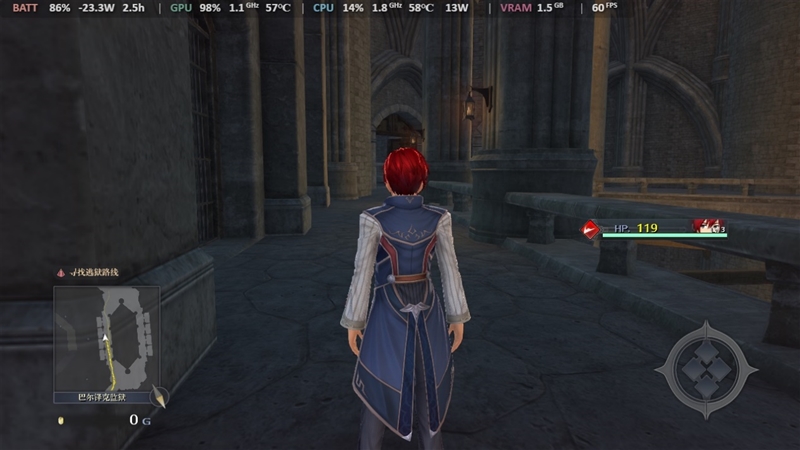Activate the four-diamond skill wheel
The width and height of the screenshot is (800, 450).
coord(707,369)
